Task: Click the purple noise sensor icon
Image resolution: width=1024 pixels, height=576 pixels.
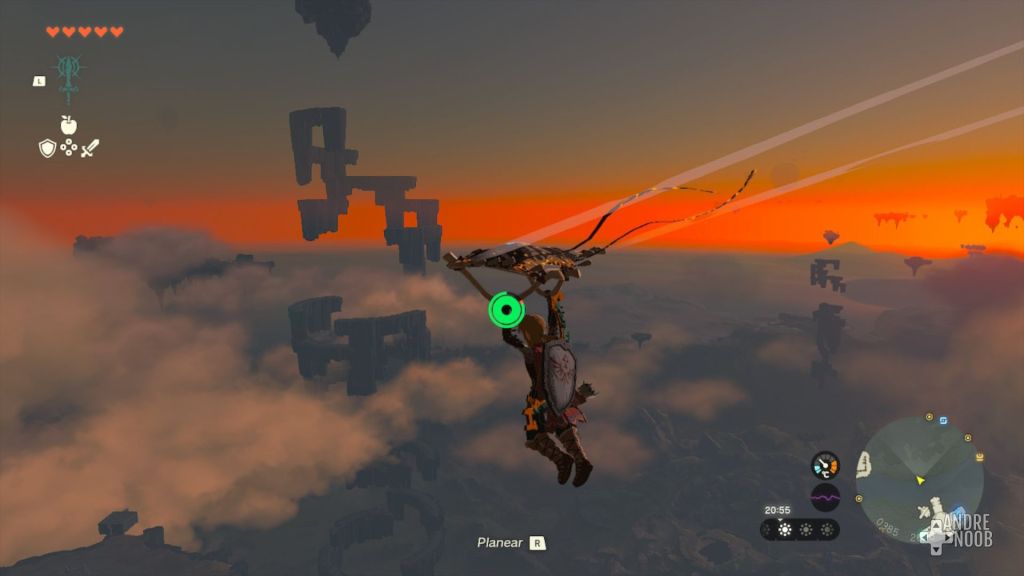Action: (825, 497)
